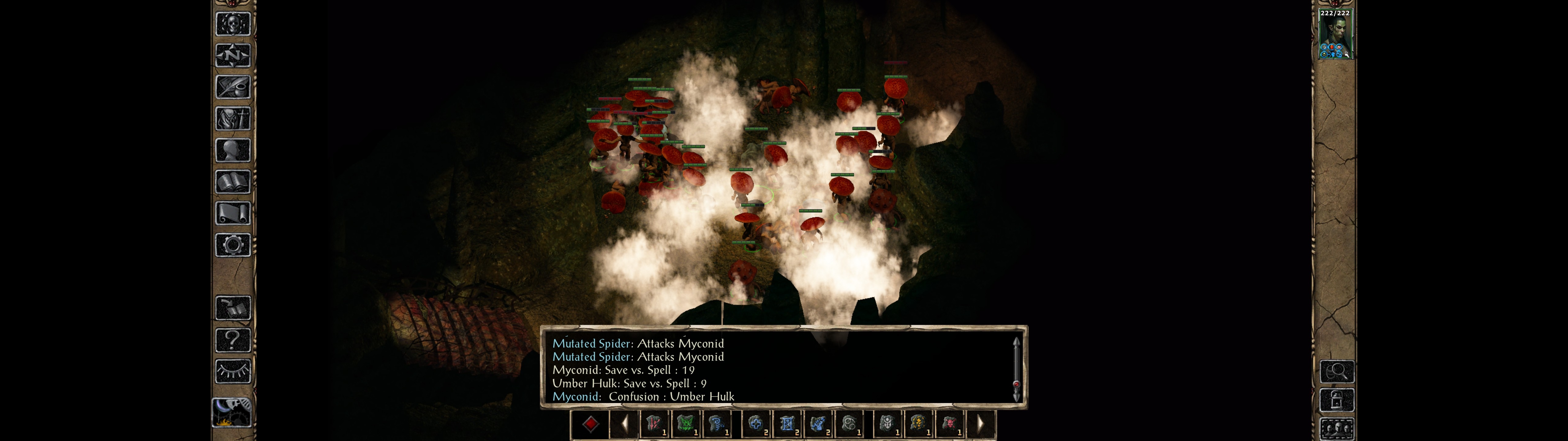Screen dimensions: 1568x441
Task: Open the area map via the compass button
Action: point(232,55)
